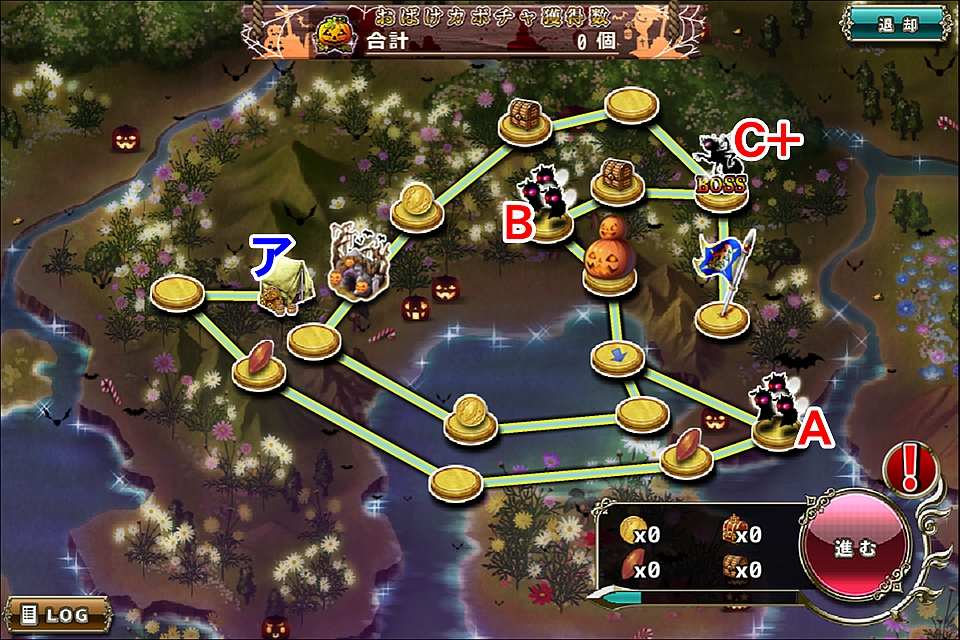Open the LOG panel
The height and width of the screenshot is (640, 960).
[58, 613]
